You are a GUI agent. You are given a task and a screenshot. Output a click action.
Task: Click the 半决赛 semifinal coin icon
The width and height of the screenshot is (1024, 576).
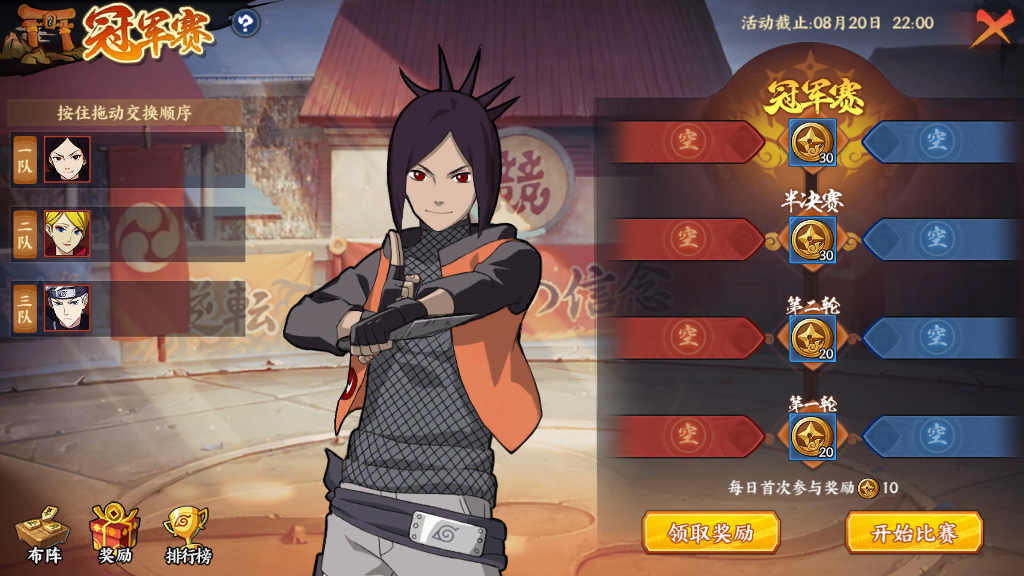pyautogui.click(x=812, y=240)
